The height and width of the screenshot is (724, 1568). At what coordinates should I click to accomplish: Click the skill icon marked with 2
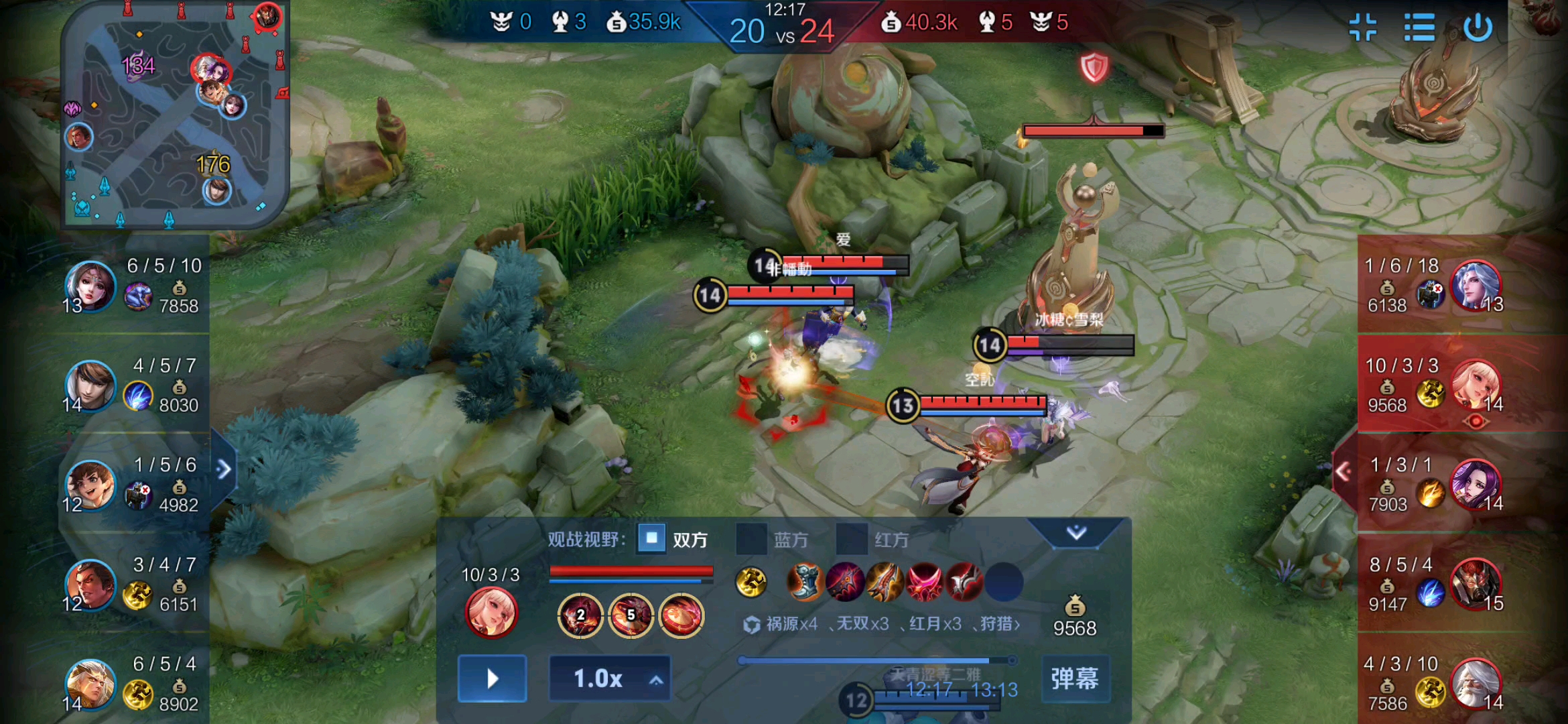pyautogui.click(x=580, y=614)
